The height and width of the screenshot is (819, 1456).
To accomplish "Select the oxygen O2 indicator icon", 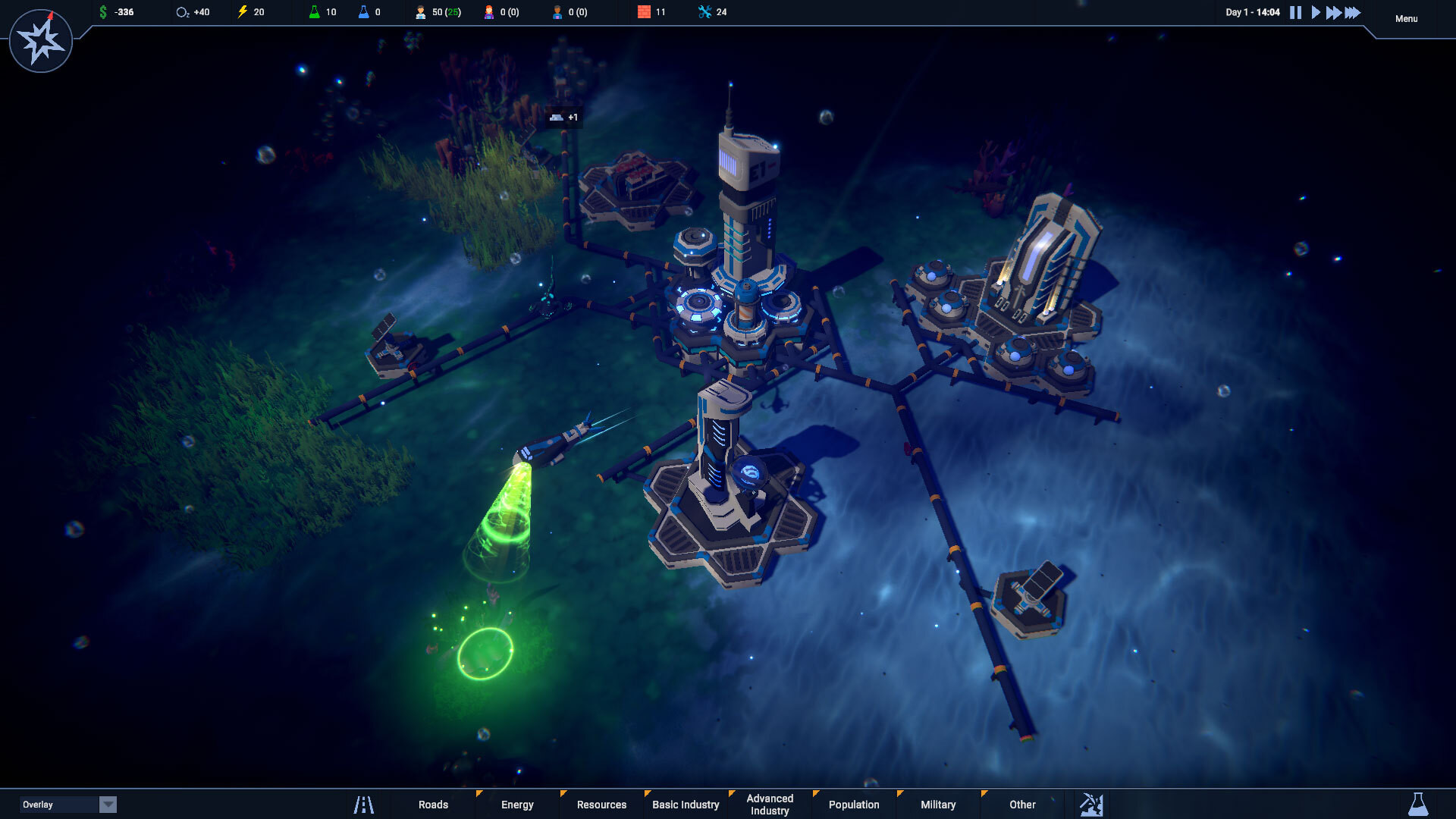I will coord(180,11).
